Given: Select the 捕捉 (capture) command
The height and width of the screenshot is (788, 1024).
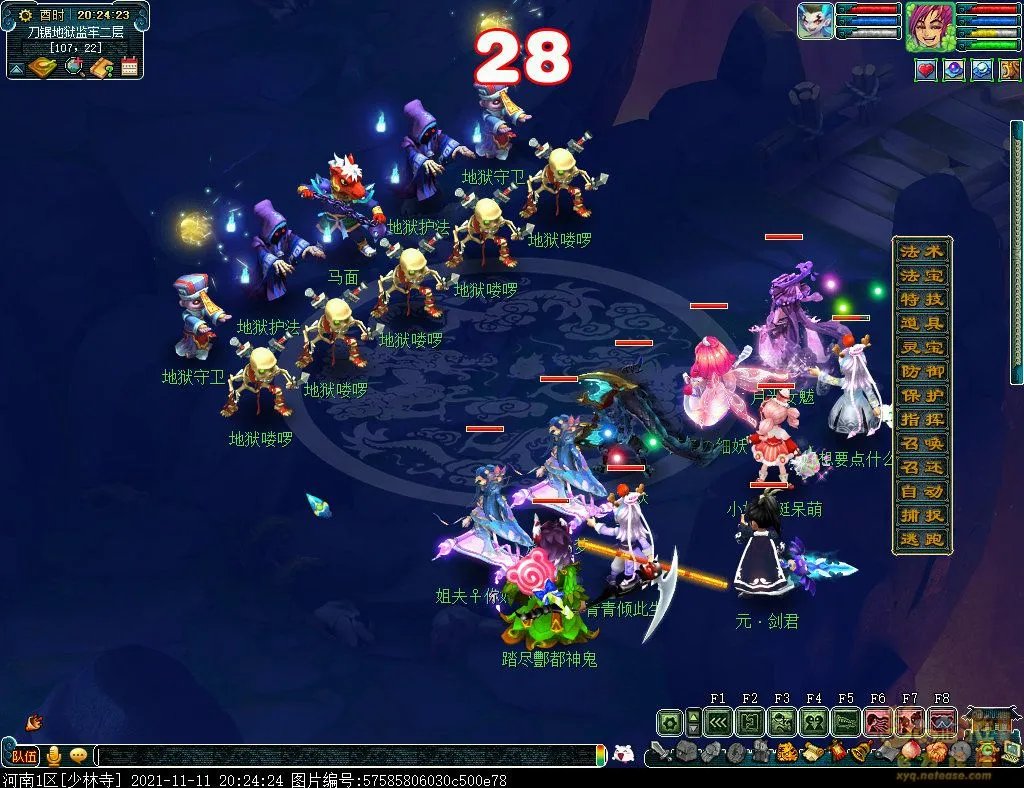Looking at the screenshot, I should (x=921, y=516).
